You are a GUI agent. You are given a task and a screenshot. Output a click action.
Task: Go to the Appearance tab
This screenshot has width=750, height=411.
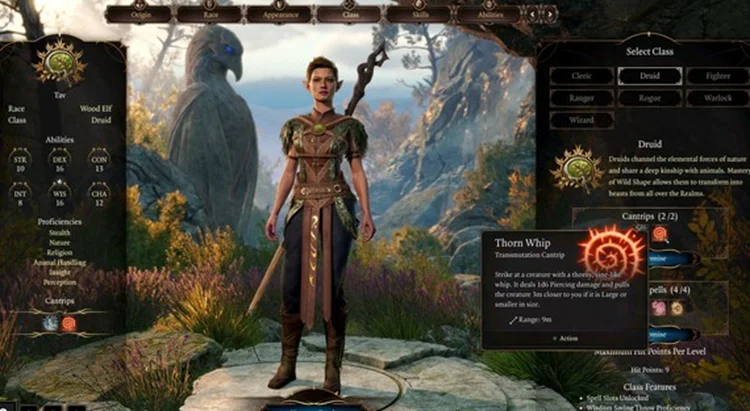click(278, 15)
